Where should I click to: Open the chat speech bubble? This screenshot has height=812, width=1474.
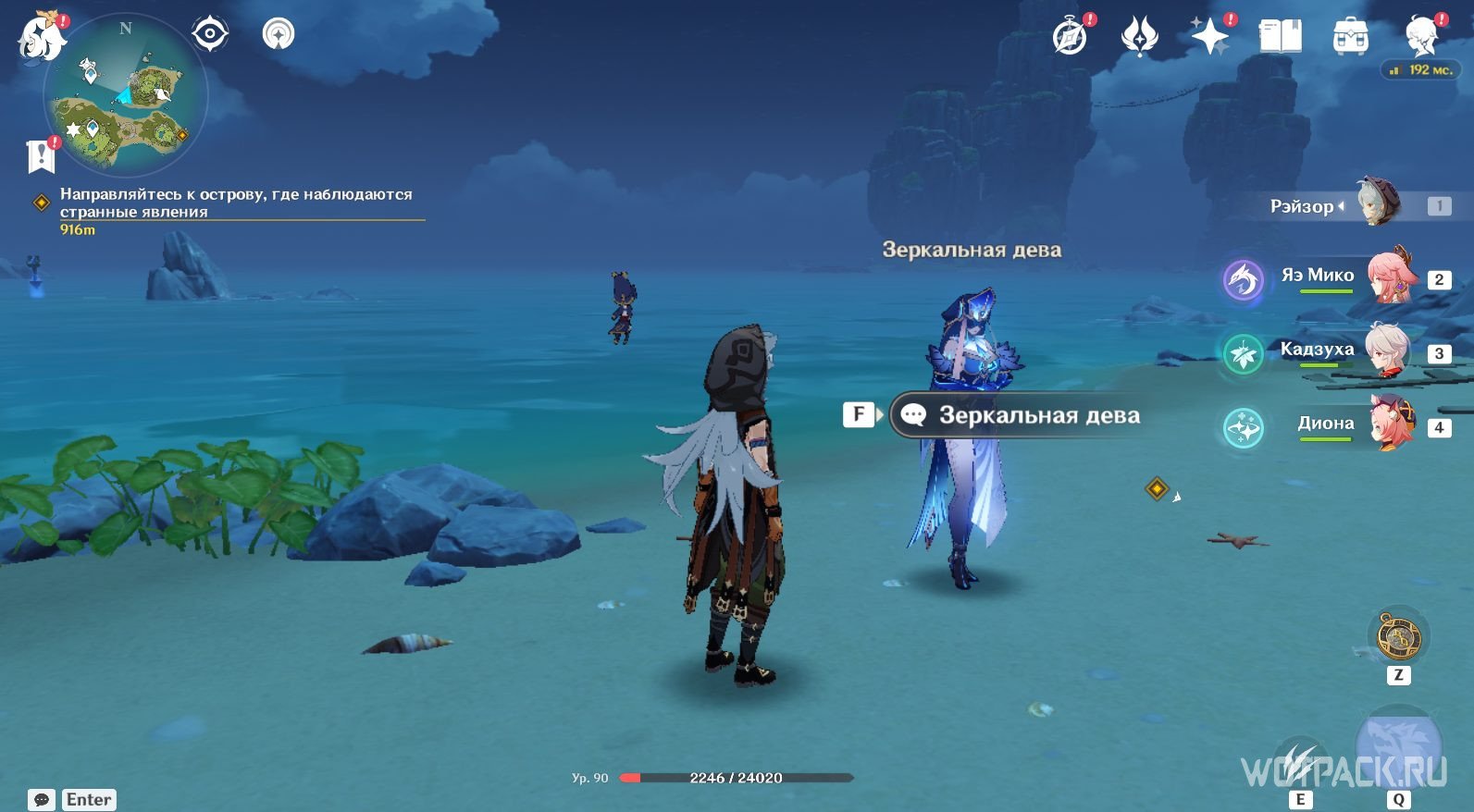coord(42,799)
